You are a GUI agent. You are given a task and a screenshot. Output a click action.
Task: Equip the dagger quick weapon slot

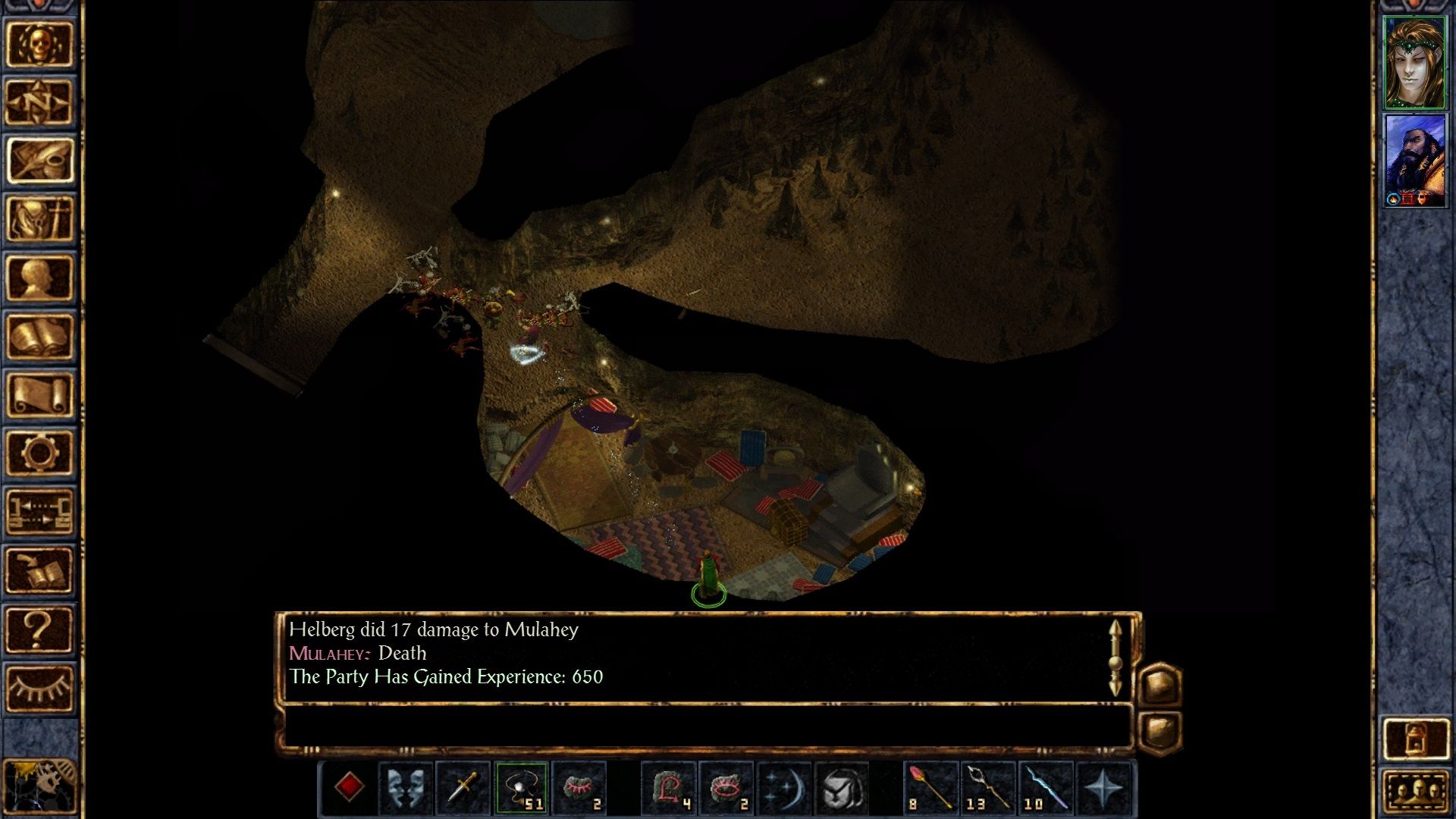tap(463, 788)
